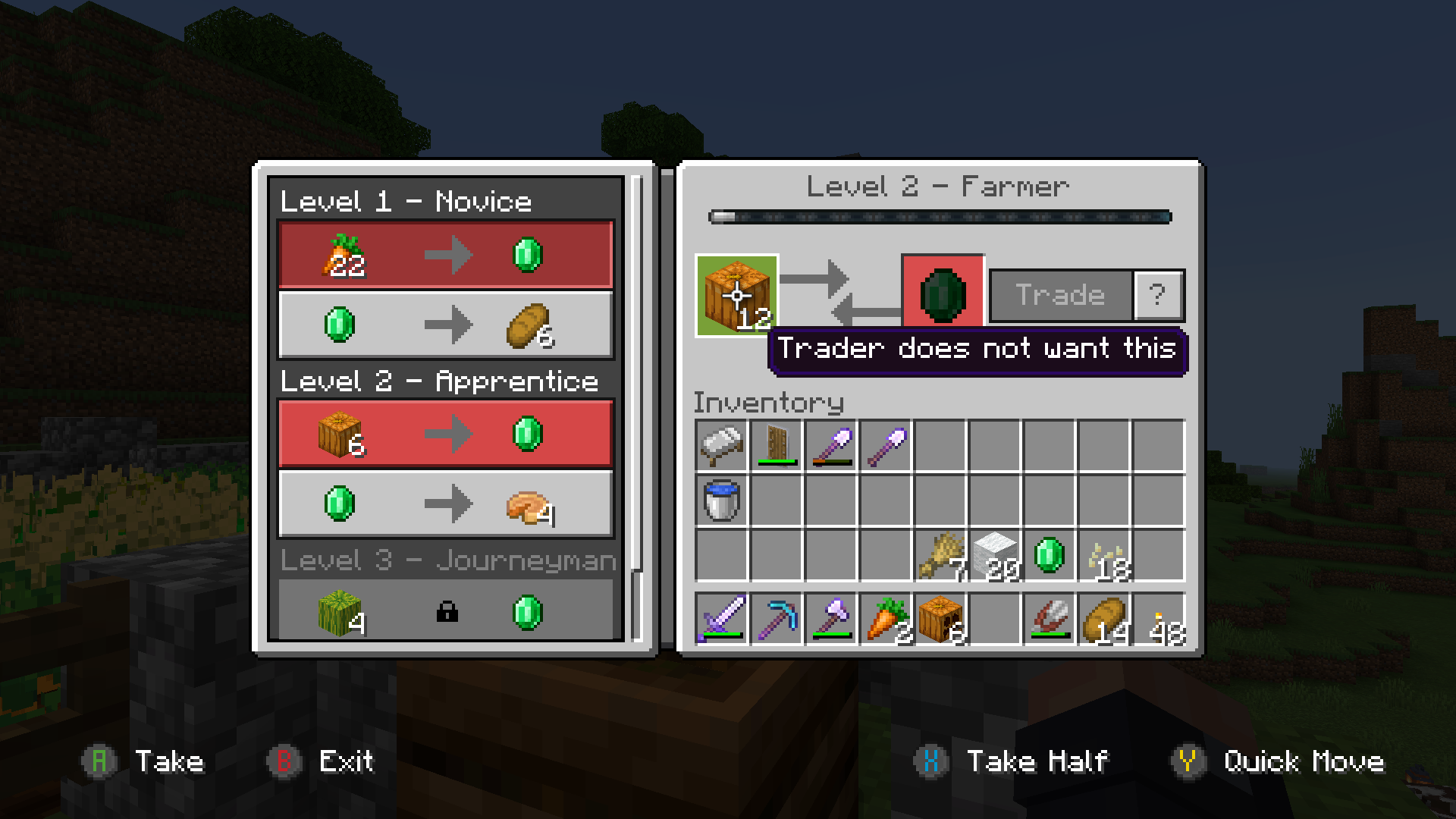
Task: Grab the wheat stack of 7
Action: point(940,556)
